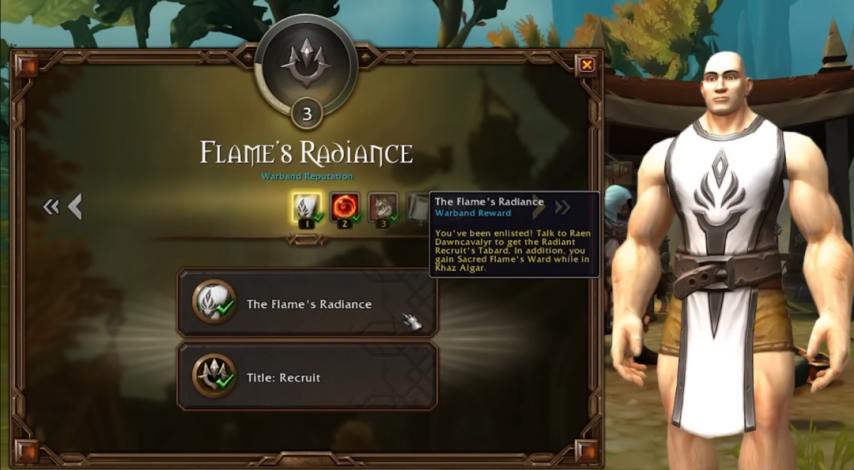Close the Flame's Radiance renown window
This screenshot has height=470, width=854.
587,65
